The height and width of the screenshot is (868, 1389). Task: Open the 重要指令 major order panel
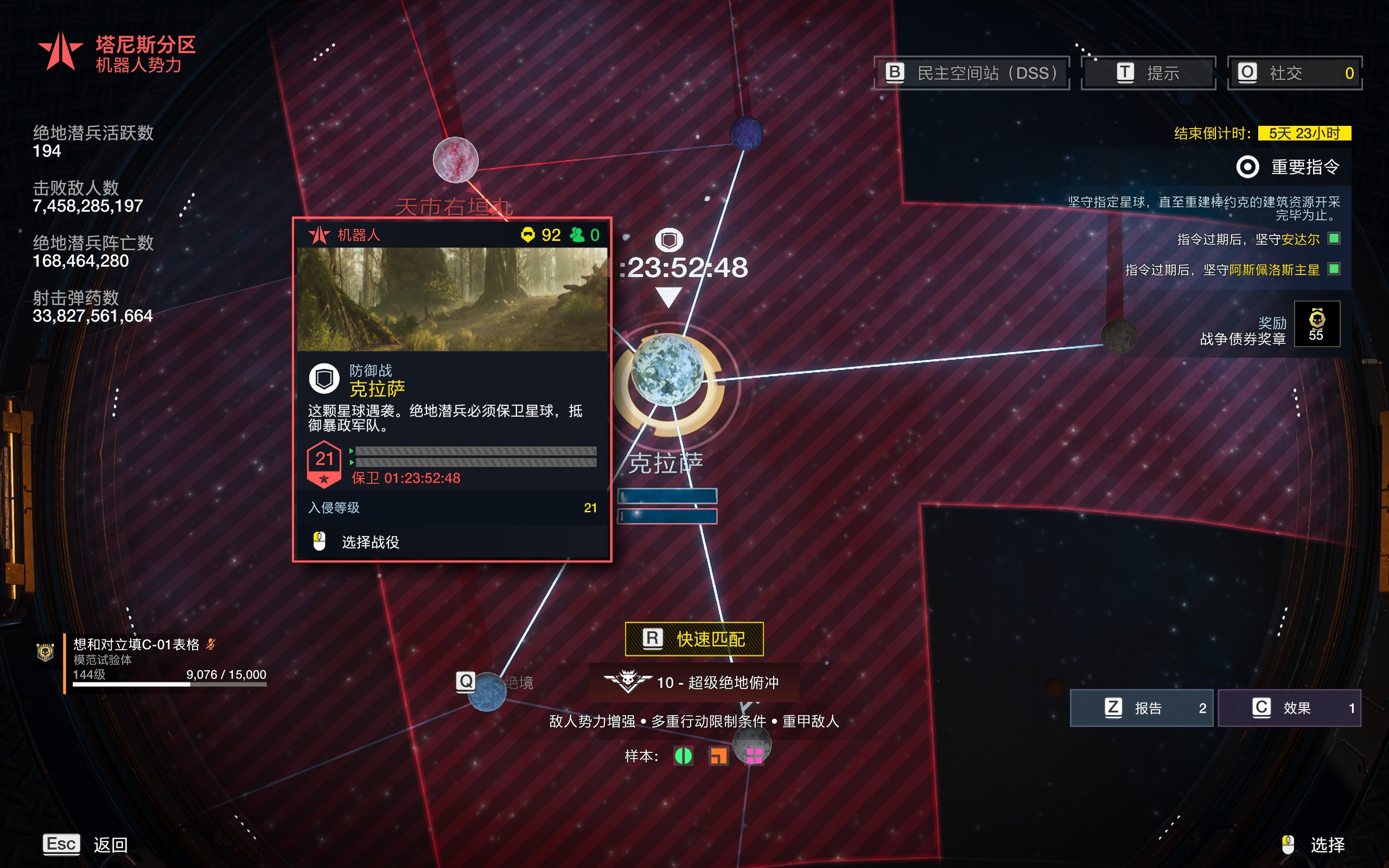point(1288,167)
